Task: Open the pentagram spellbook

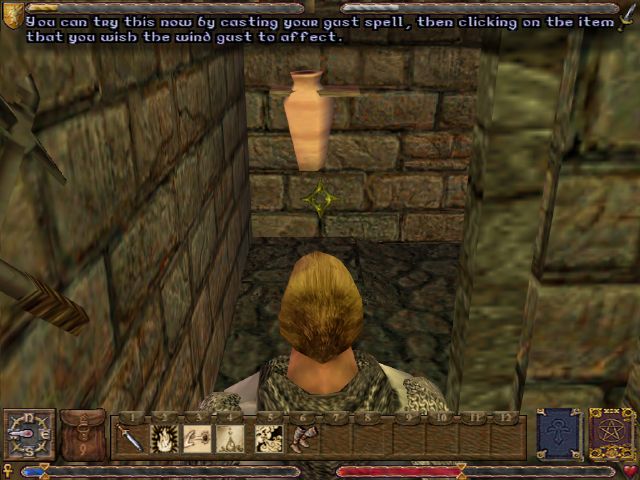Action: [610, 434]
